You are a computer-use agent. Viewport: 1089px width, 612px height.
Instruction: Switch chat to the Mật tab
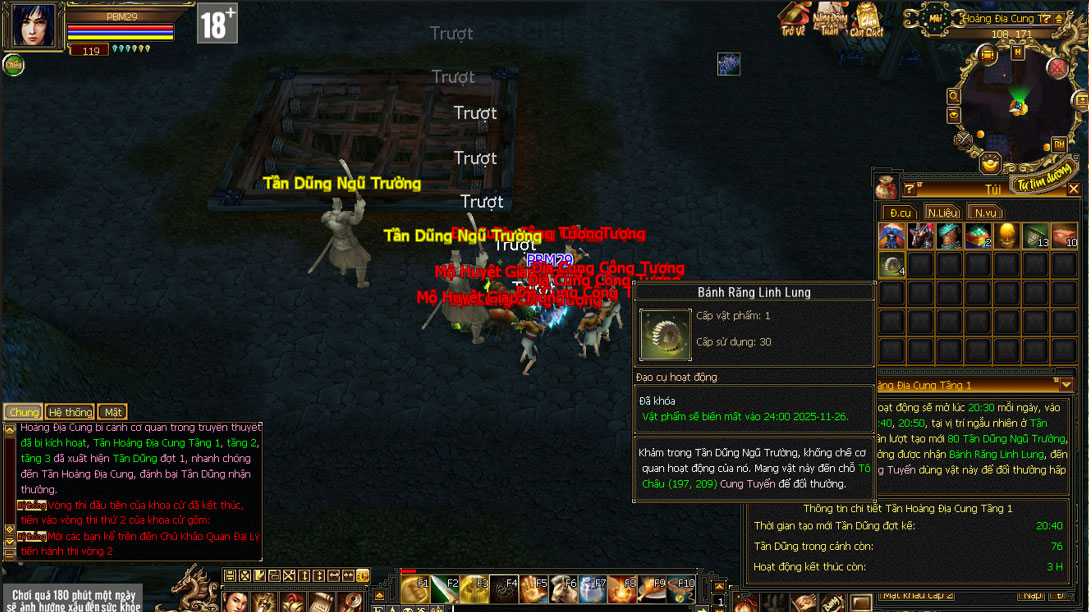coord(112,412)
